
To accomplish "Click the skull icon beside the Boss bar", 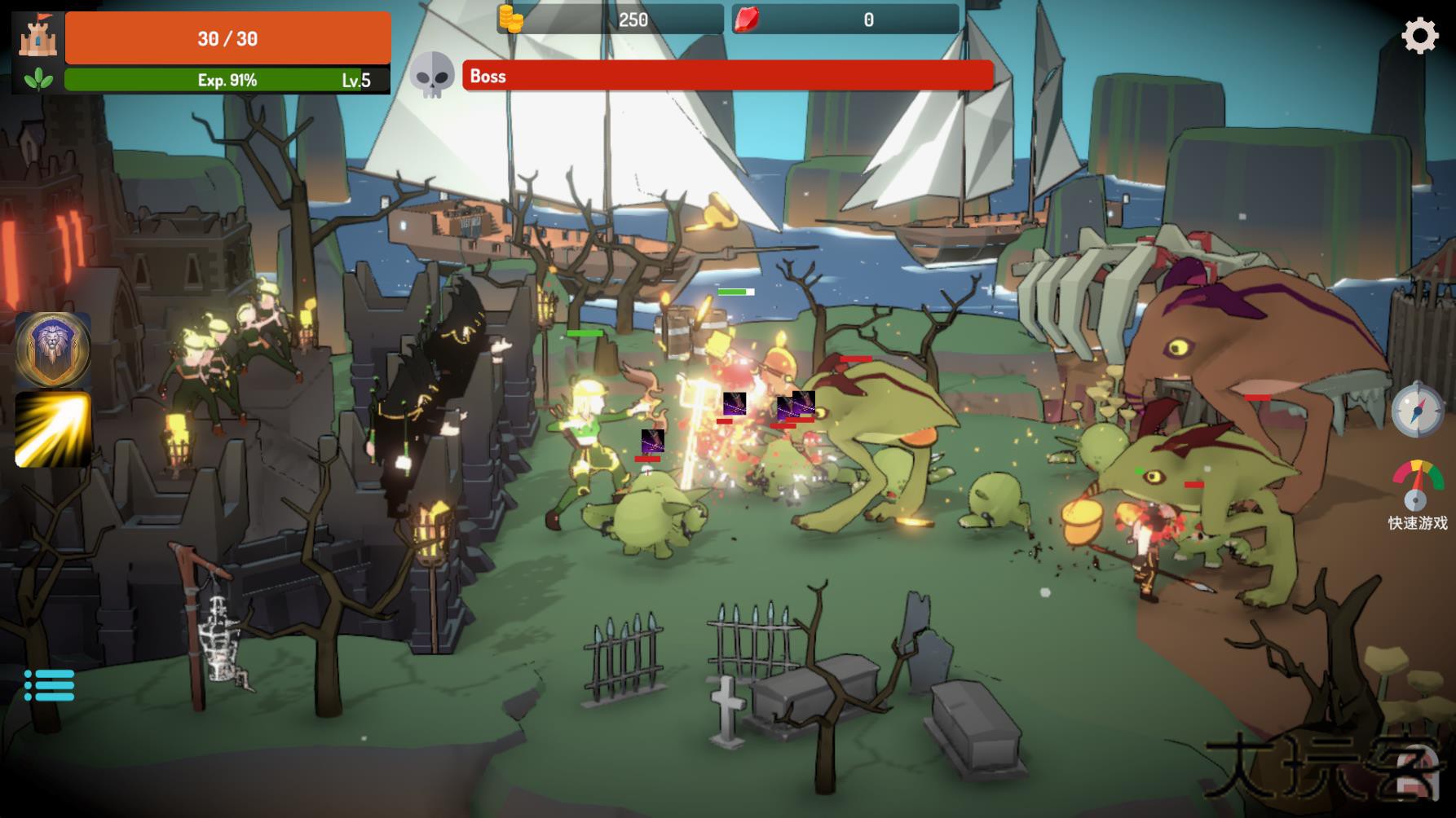I will tap(435, 76).
